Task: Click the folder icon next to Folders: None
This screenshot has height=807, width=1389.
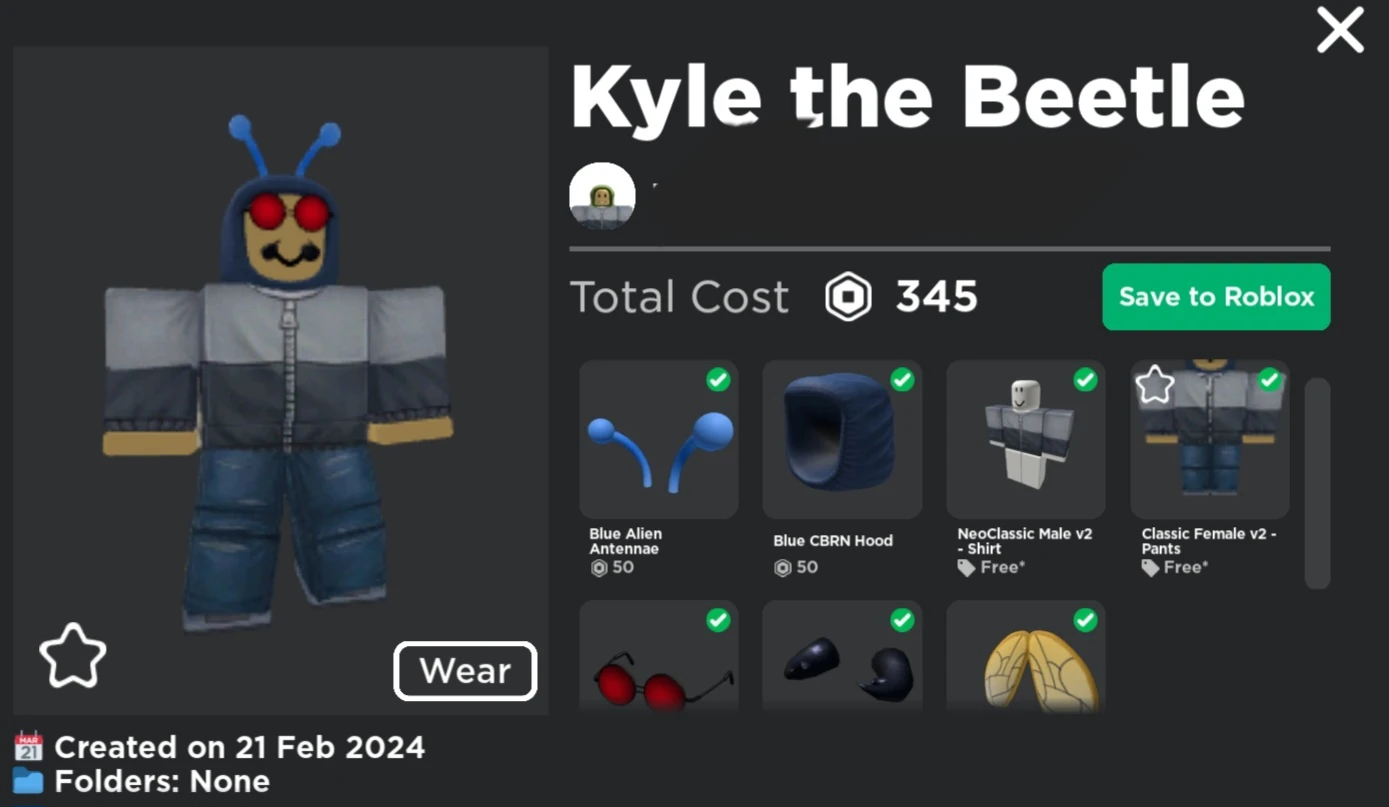Action: click(x=28, y=782)
